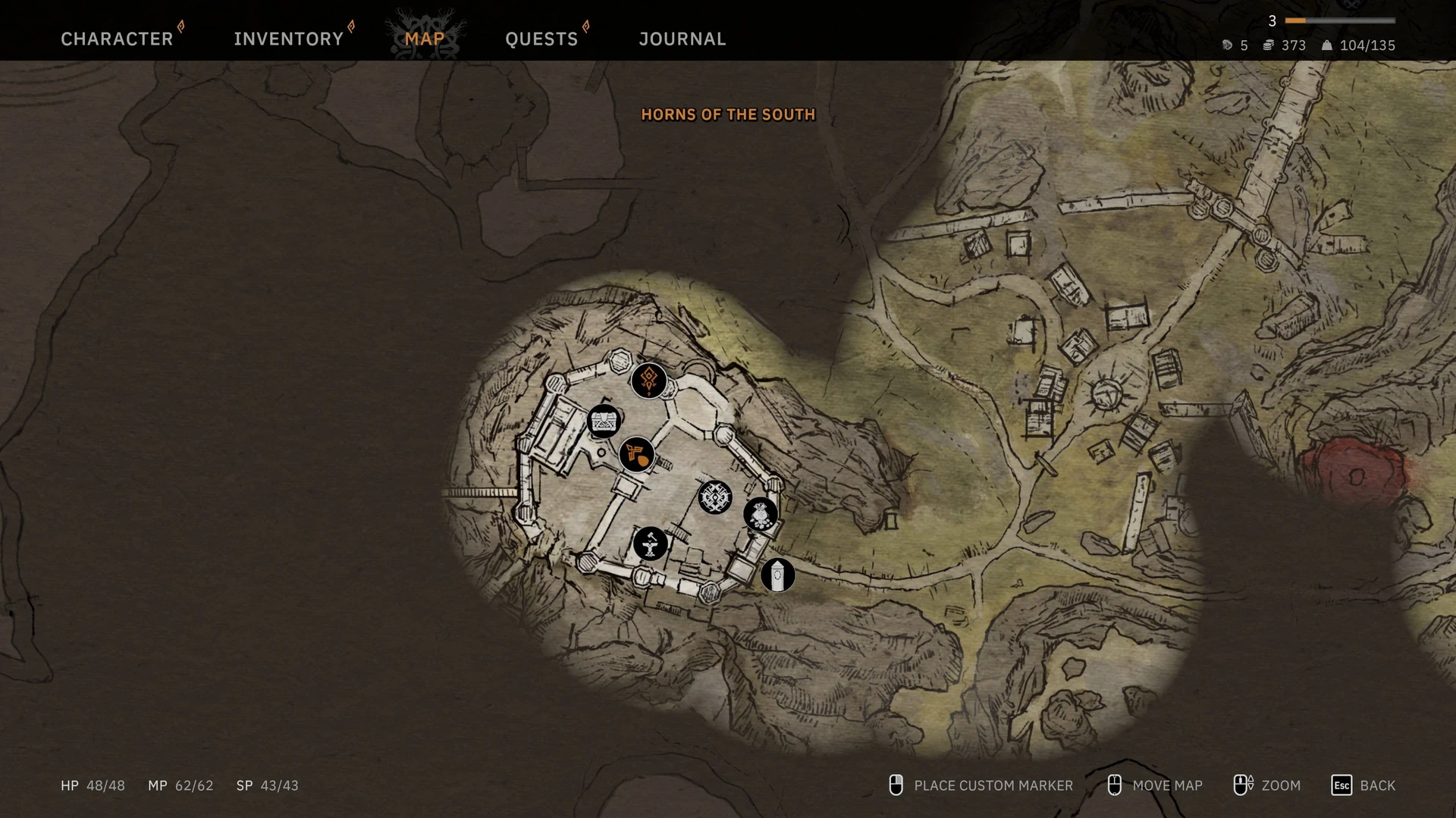
Task: Click the obelisk waystone map marker
Action: [x=777, y=575]
